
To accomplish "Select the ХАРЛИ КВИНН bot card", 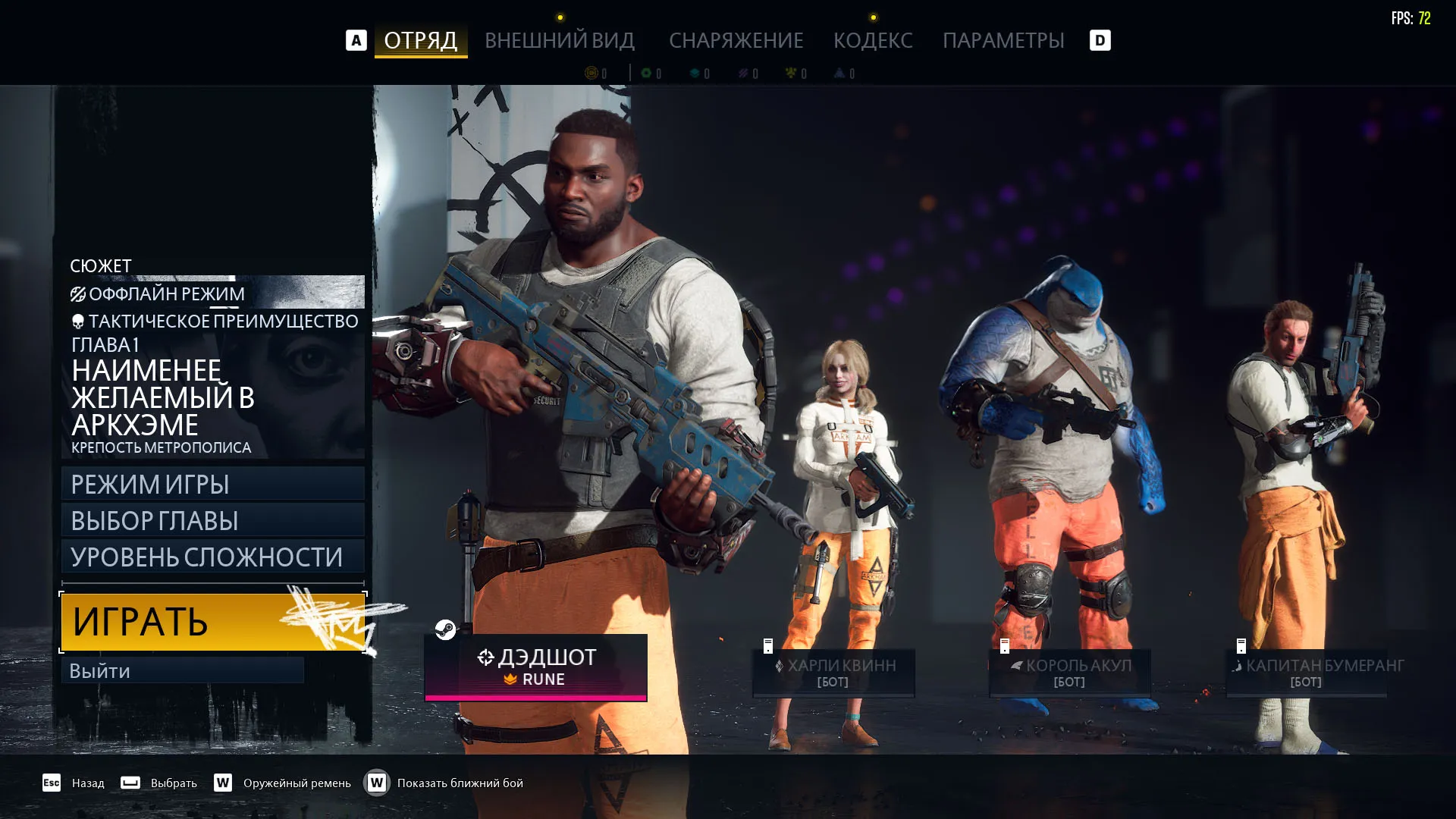I will tap(833, 672).
